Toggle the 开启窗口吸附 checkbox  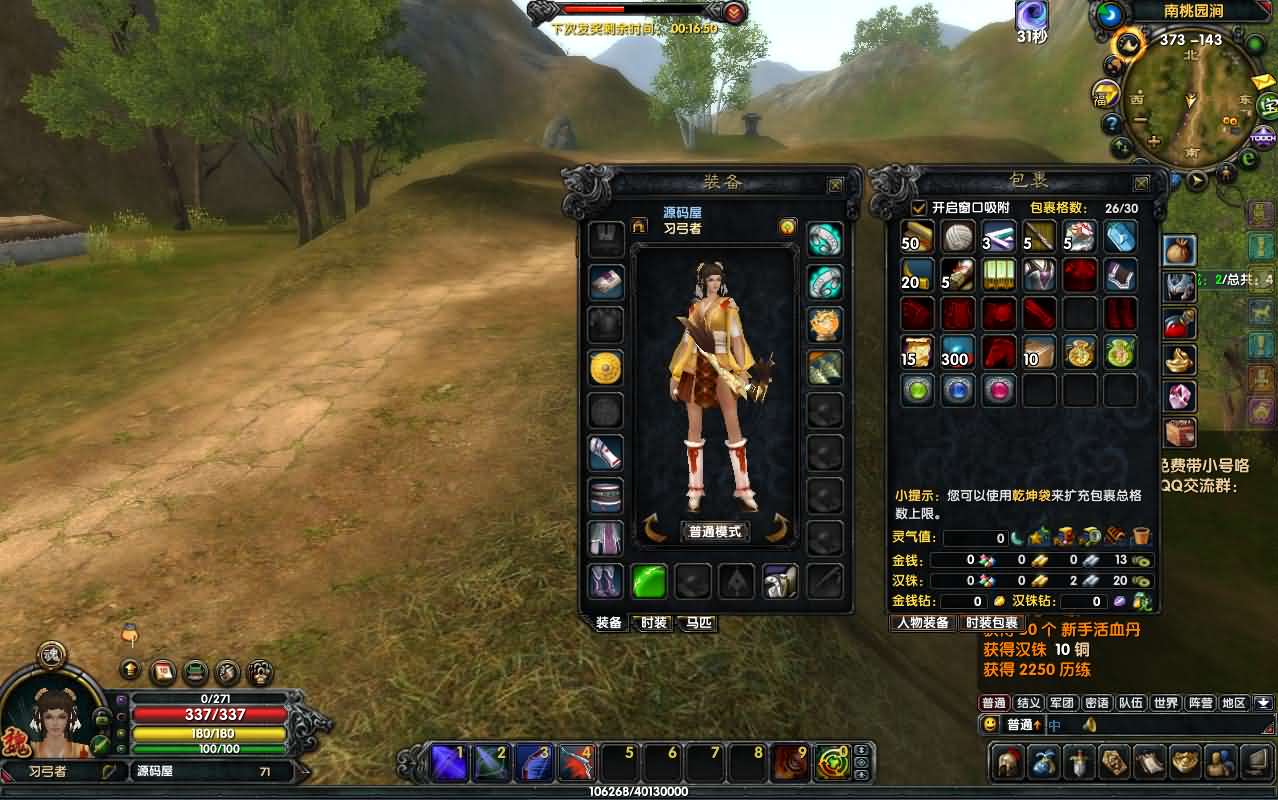(x=919, y=208)
